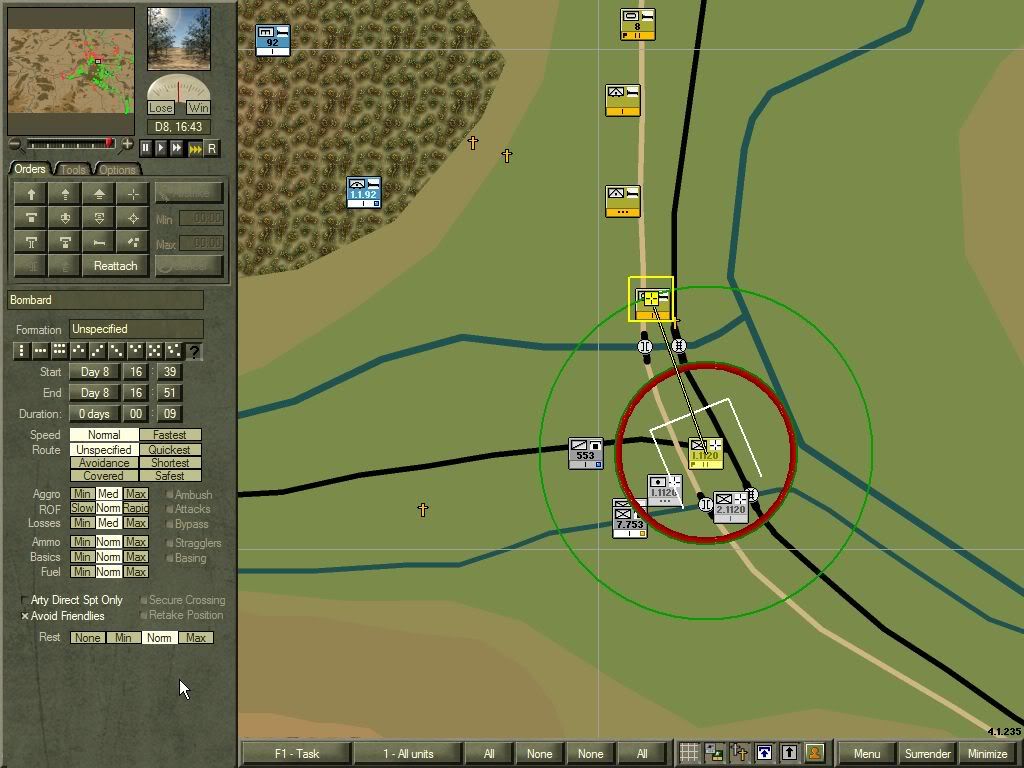
Task: Open the Menu button
Action: (867, 754)
